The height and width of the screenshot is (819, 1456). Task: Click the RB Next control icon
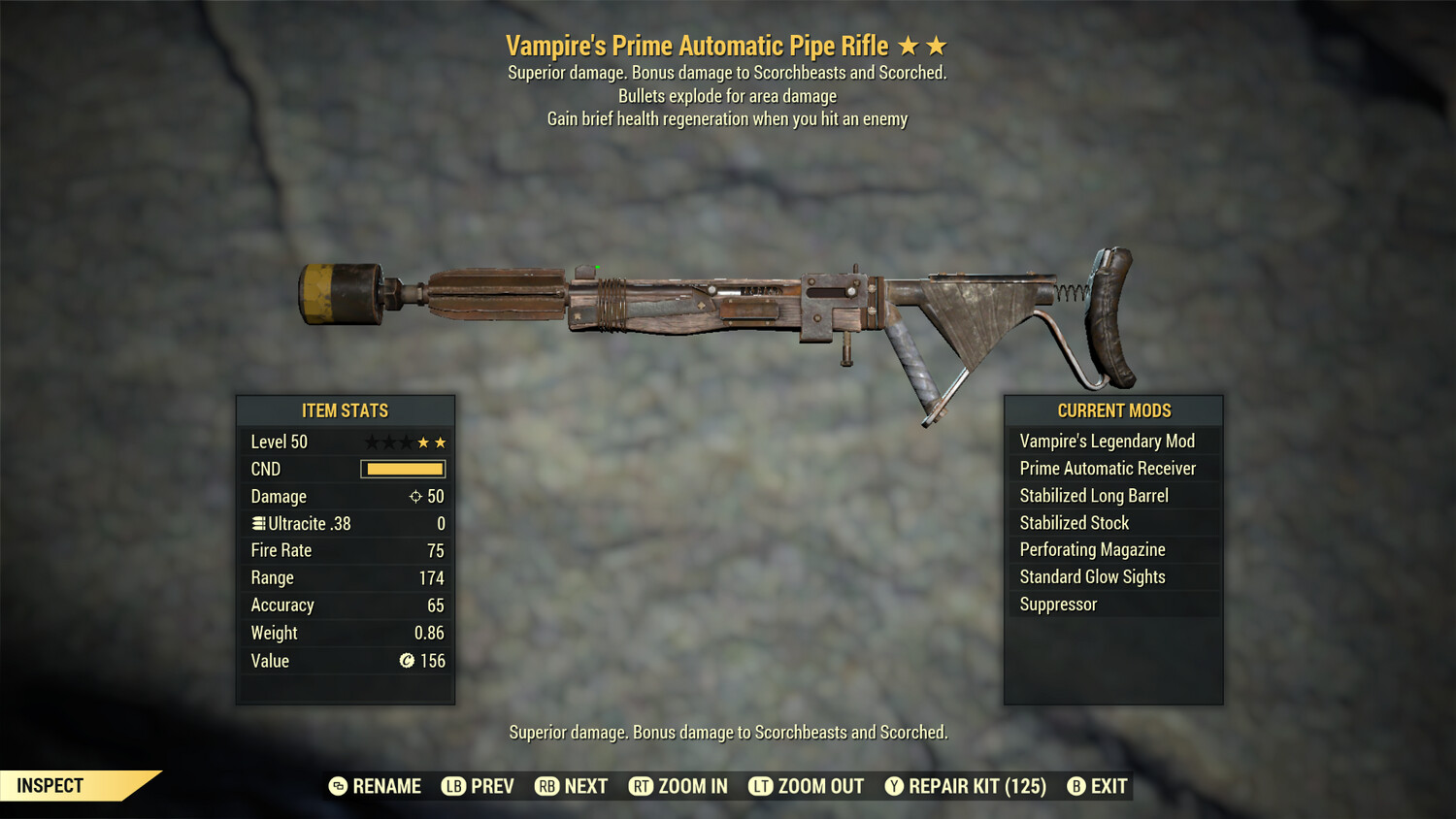547,786
